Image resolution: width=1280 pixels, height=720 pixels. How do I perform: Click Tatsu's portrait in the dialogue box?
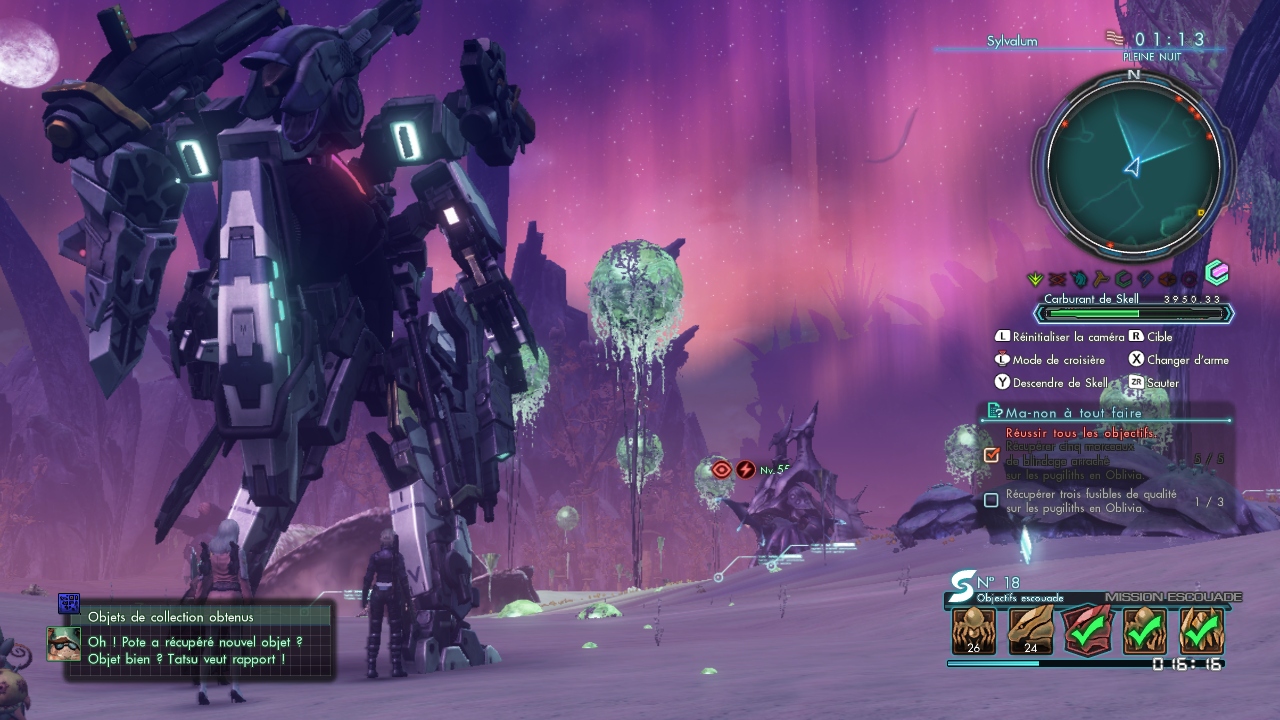(x=64, y=643)
